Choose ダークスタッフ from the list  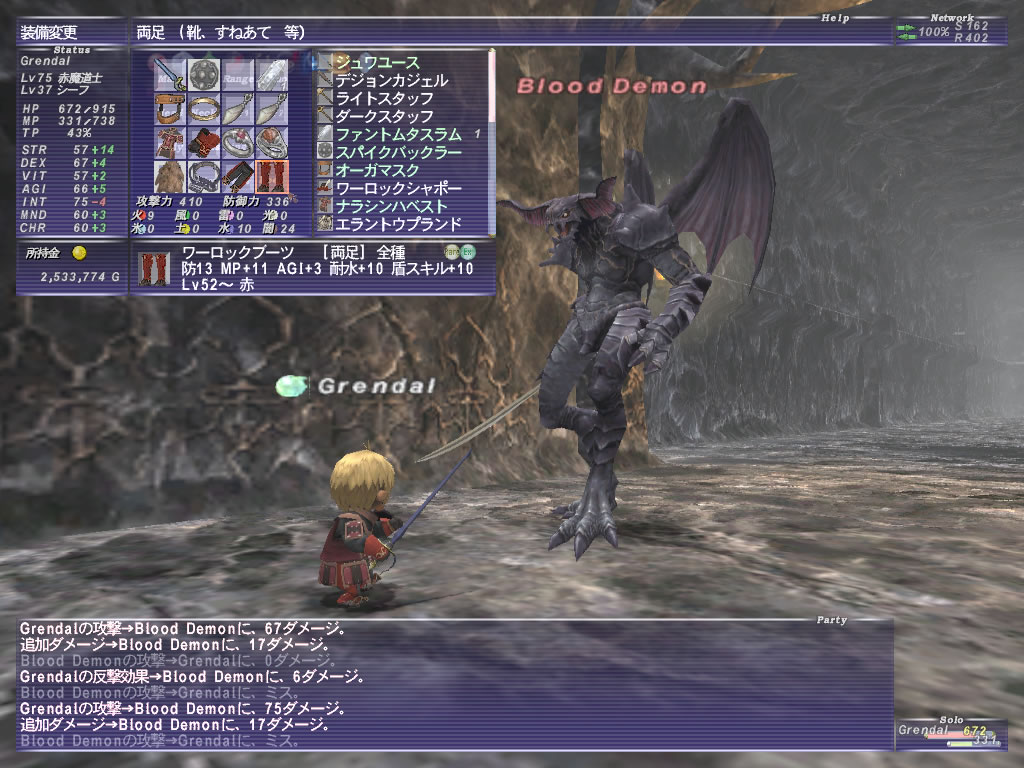[384, 116]
